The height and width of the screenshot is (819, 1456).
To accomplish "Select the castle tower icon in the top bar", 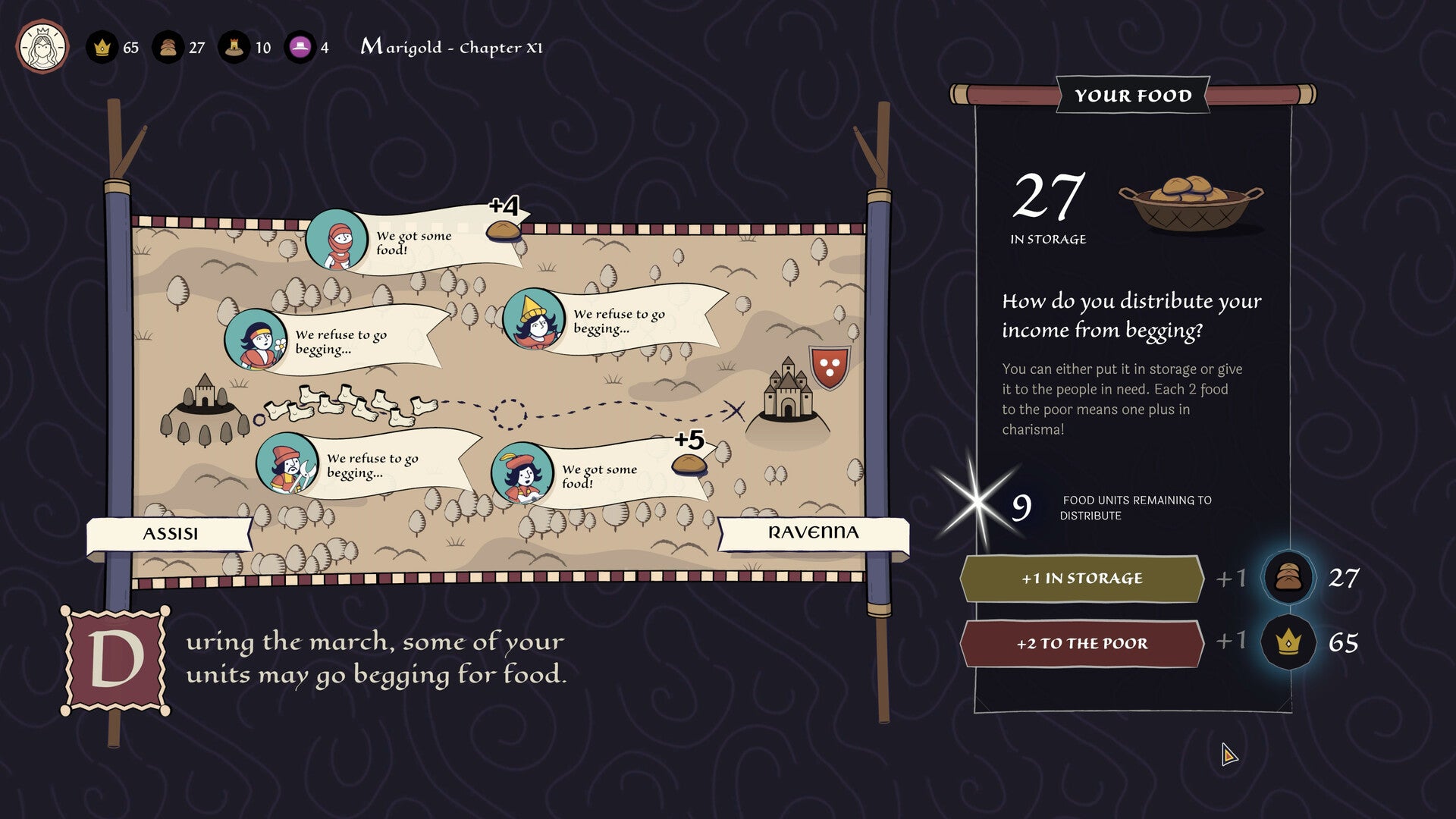I will [x=234, y=48].
